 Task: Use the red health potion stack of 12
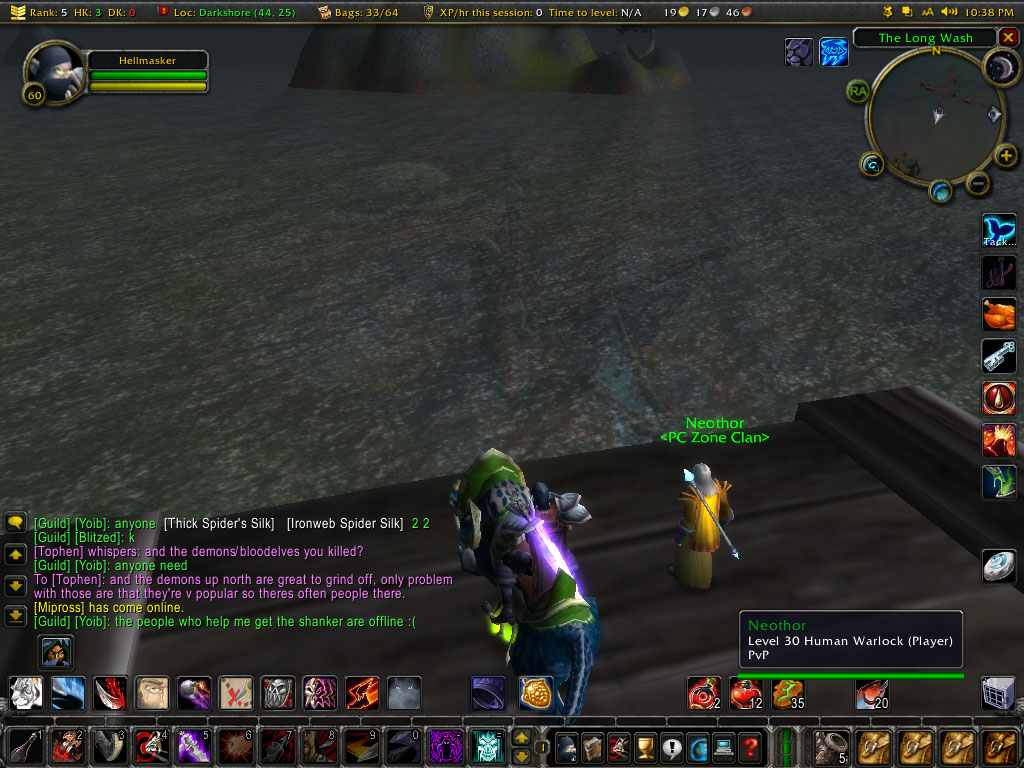[x=745, y=693]
